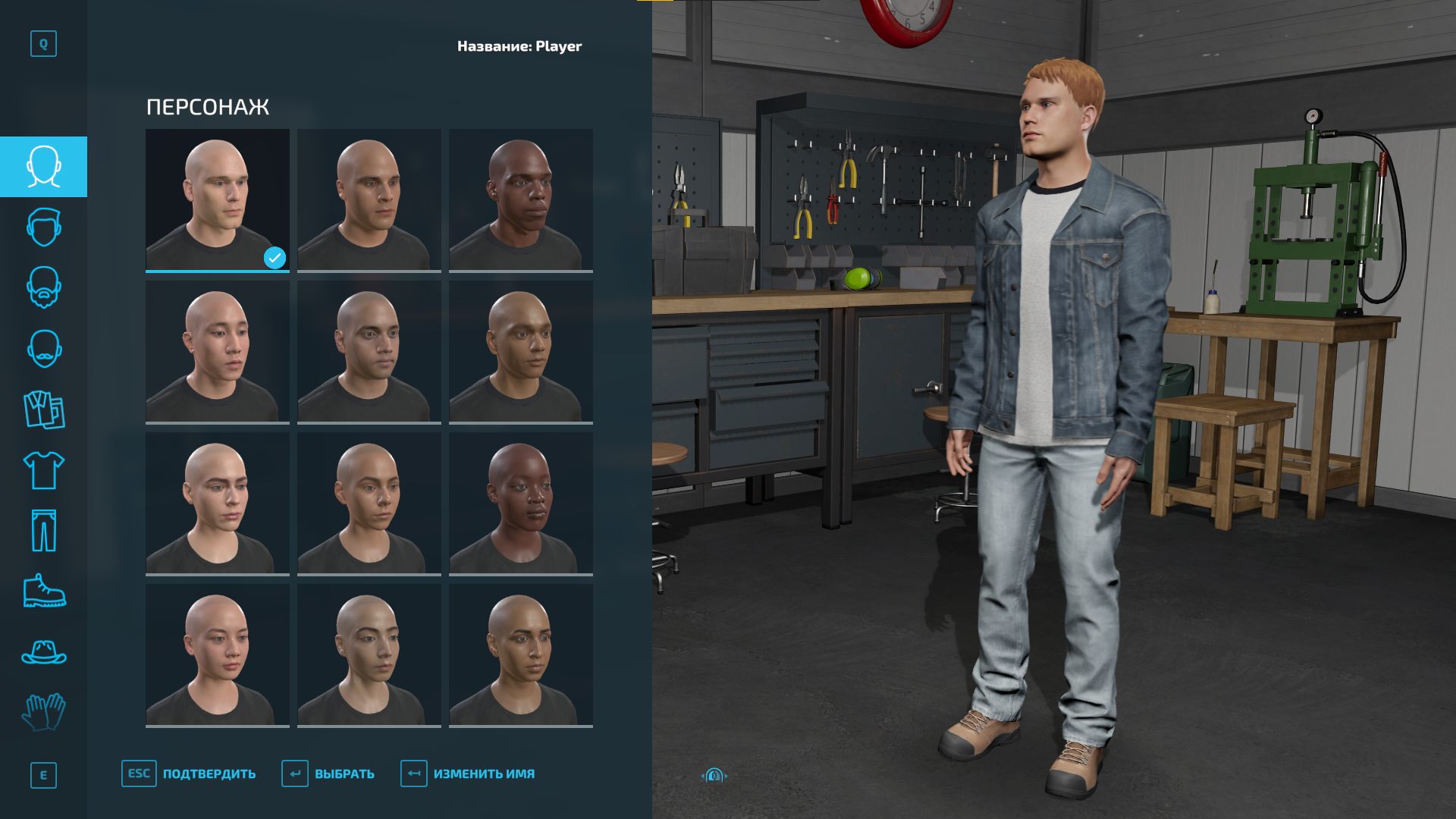Show the jacket outfits tab
Screen dimensions: 1456x819
click(x=44, y=409)
